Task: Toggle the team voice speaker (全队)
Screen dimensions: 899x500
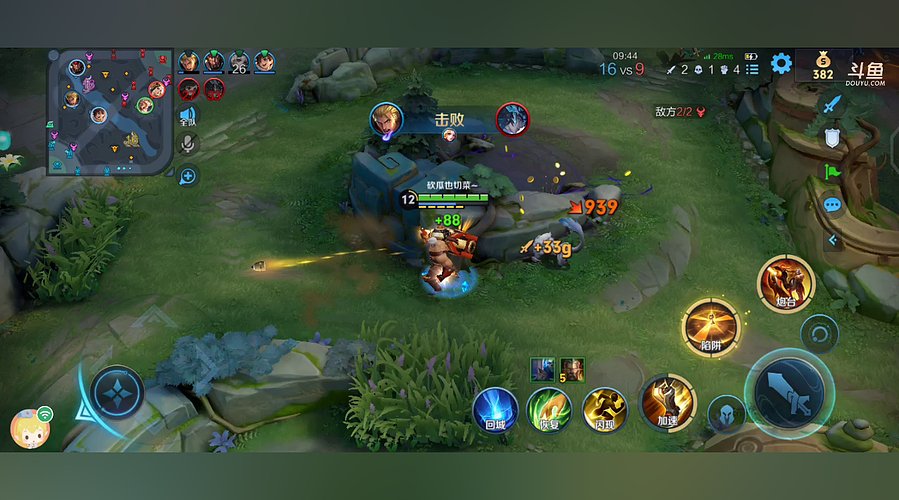Action: point(188,116)
